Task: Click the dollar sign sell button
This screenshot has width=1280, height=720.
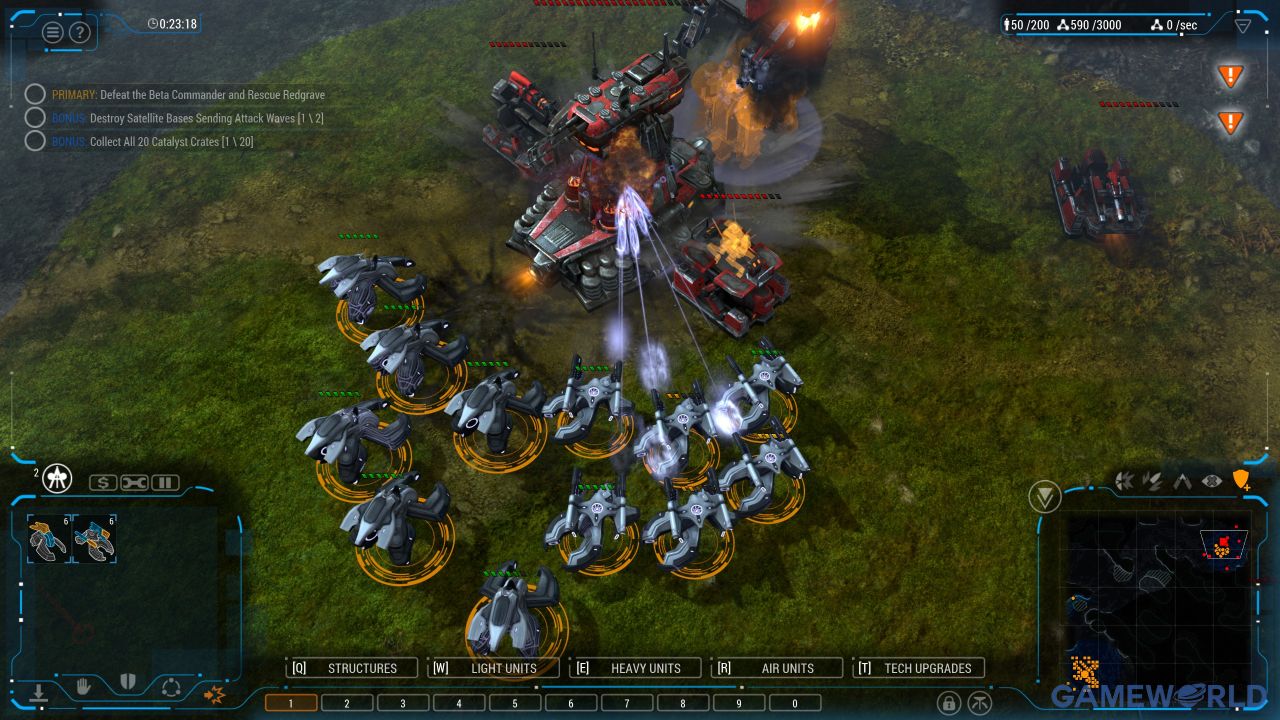Action: (103, 483)
